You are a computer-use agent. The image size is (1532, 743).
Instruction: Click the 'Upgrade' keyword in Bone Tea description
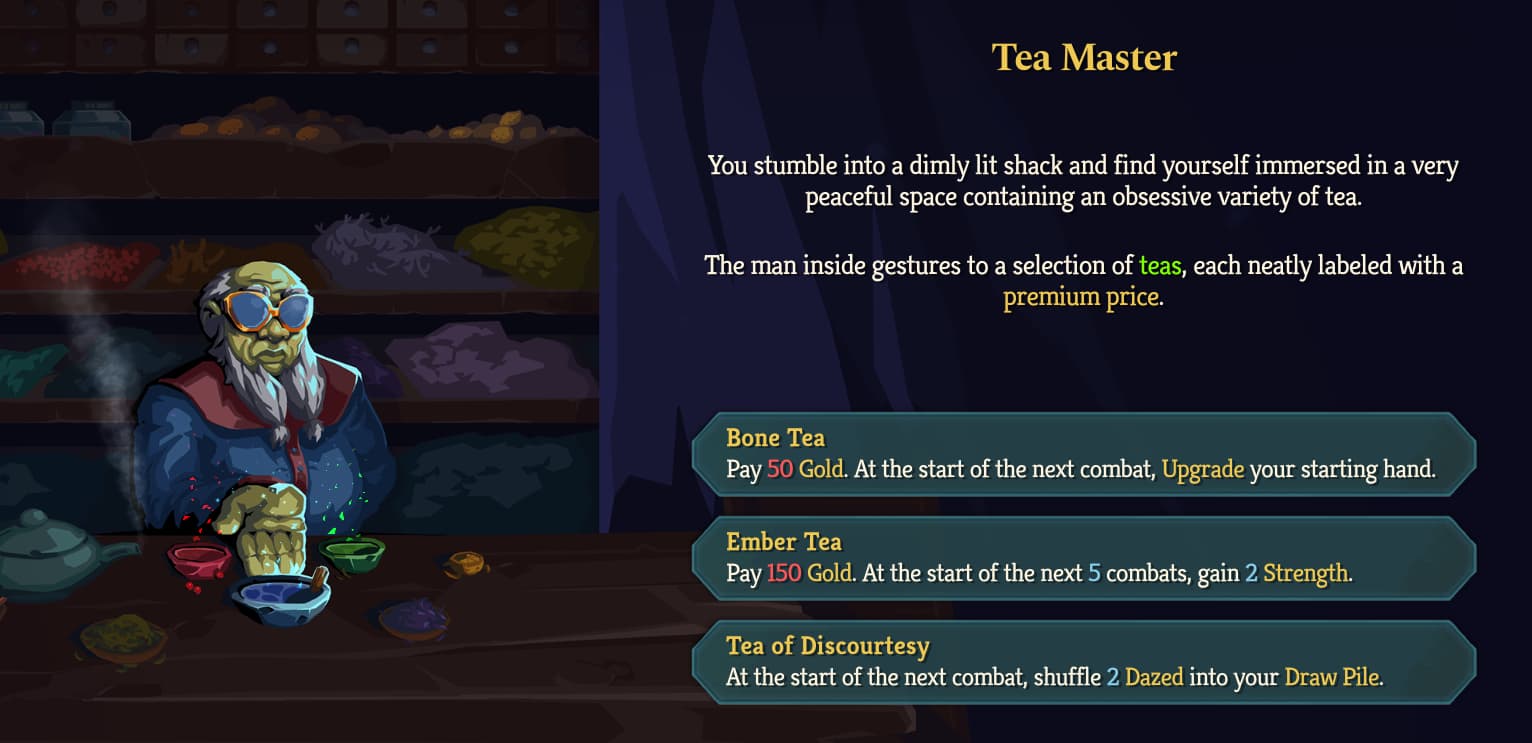click(1204, 469)
